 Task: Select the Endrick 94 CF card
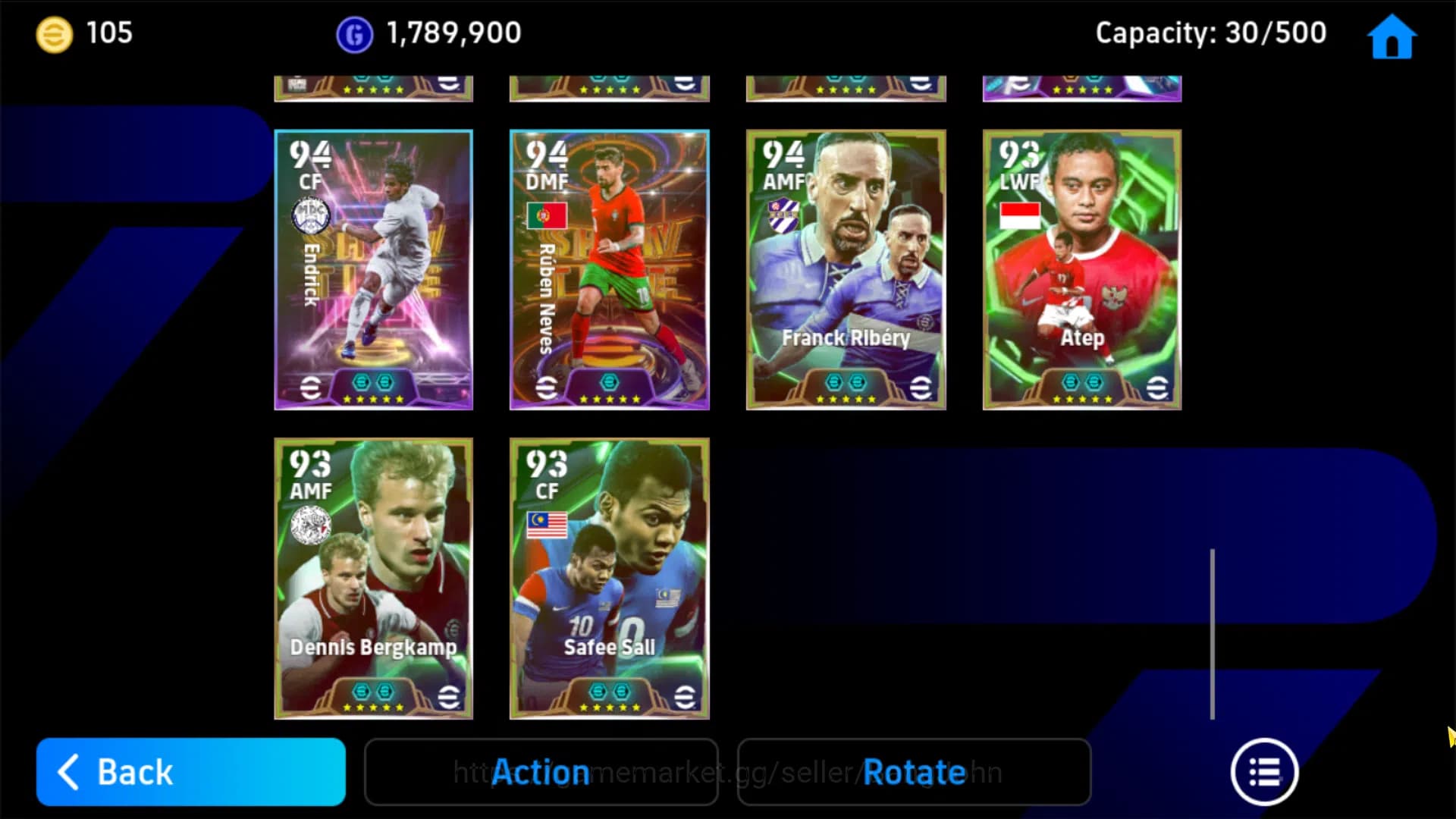pos(373,269)
